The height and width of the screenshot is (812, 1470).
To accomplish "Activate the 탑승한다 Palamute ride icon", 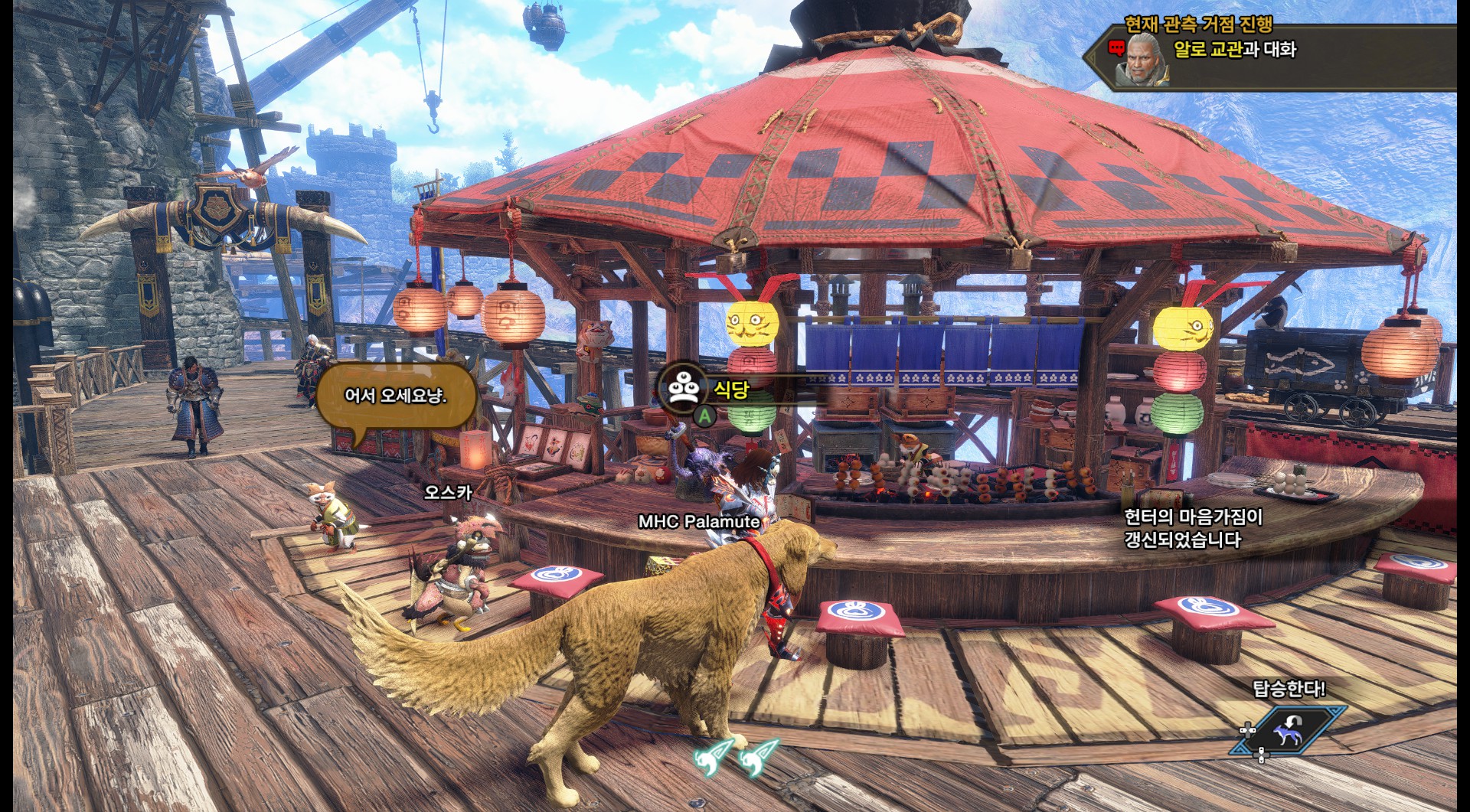I will tap(1289, 729).
